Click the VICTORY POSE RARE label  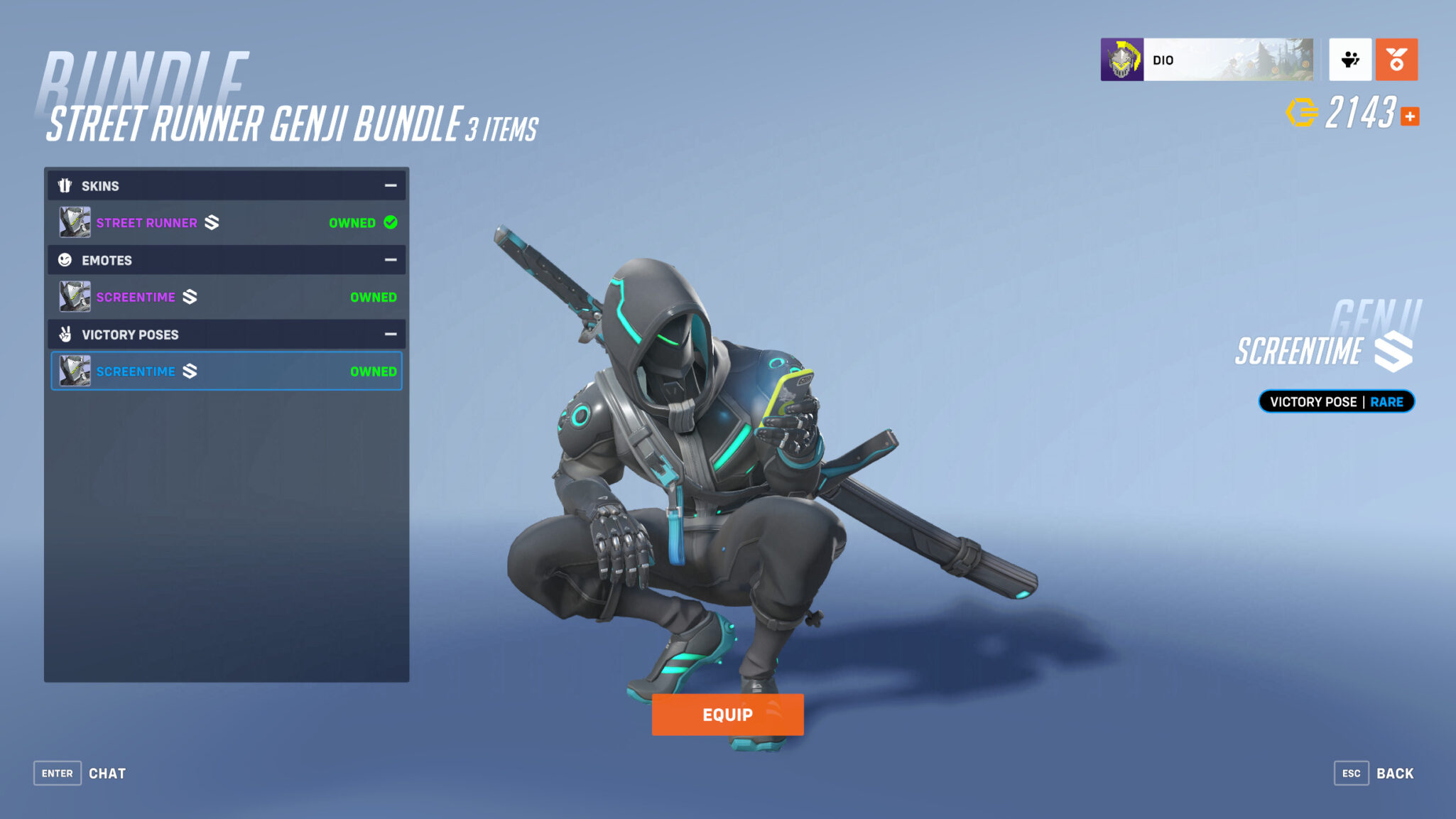tap(1336, 401)
